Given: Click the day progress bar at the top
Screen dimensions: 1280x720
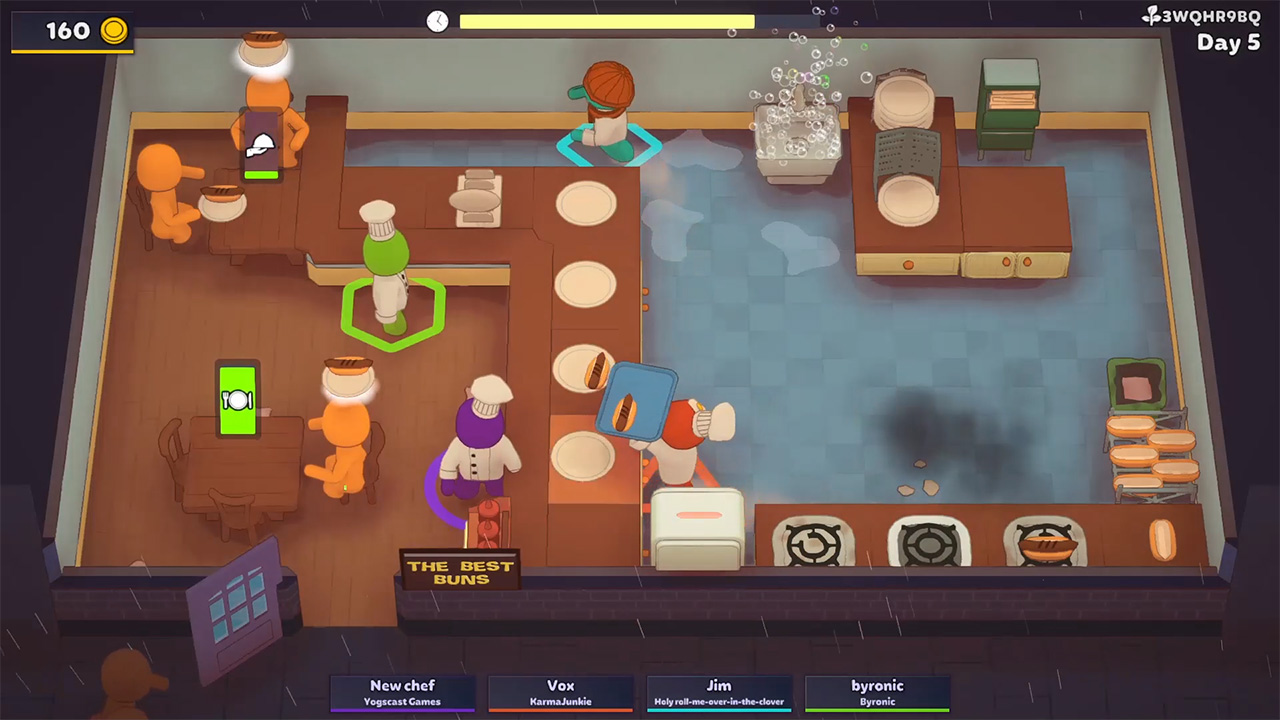Looking at the screenshot, I should tap(607, 21).
